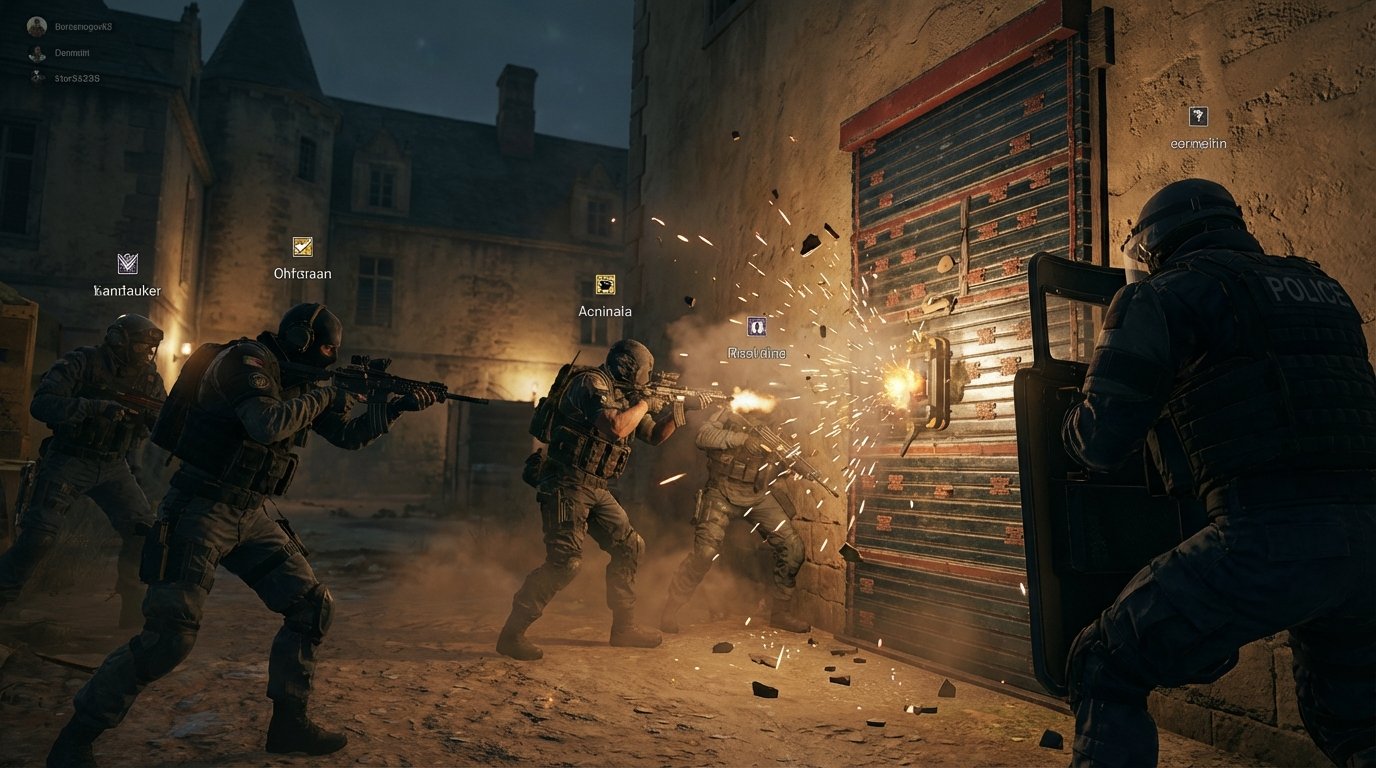The image size is (1376, 768).
Task: Select the question mark eermeirin marker
Action: tap(1198, 116)
